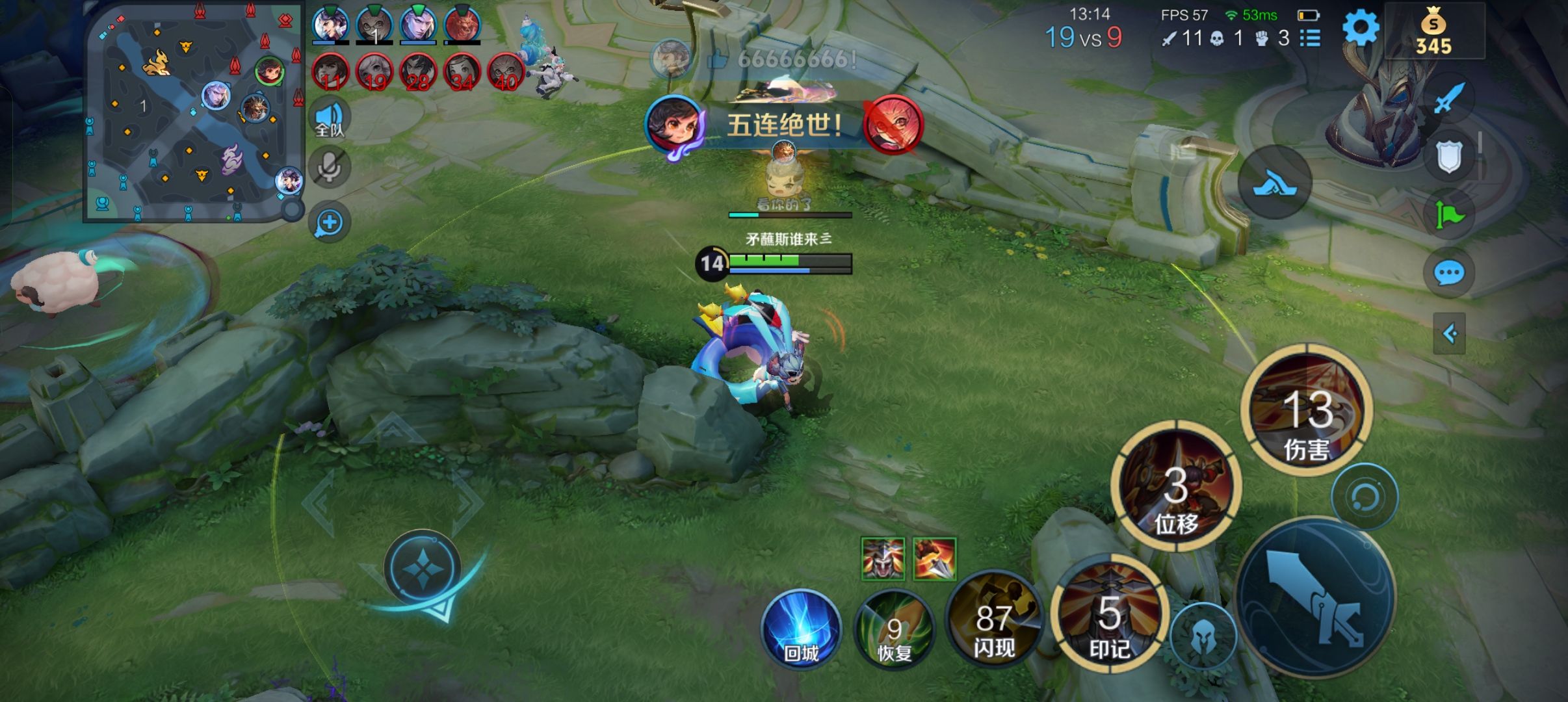Screen dimensions: 1568x702
Task: Send the blue sword attack signal
Action: (1448, 99)
